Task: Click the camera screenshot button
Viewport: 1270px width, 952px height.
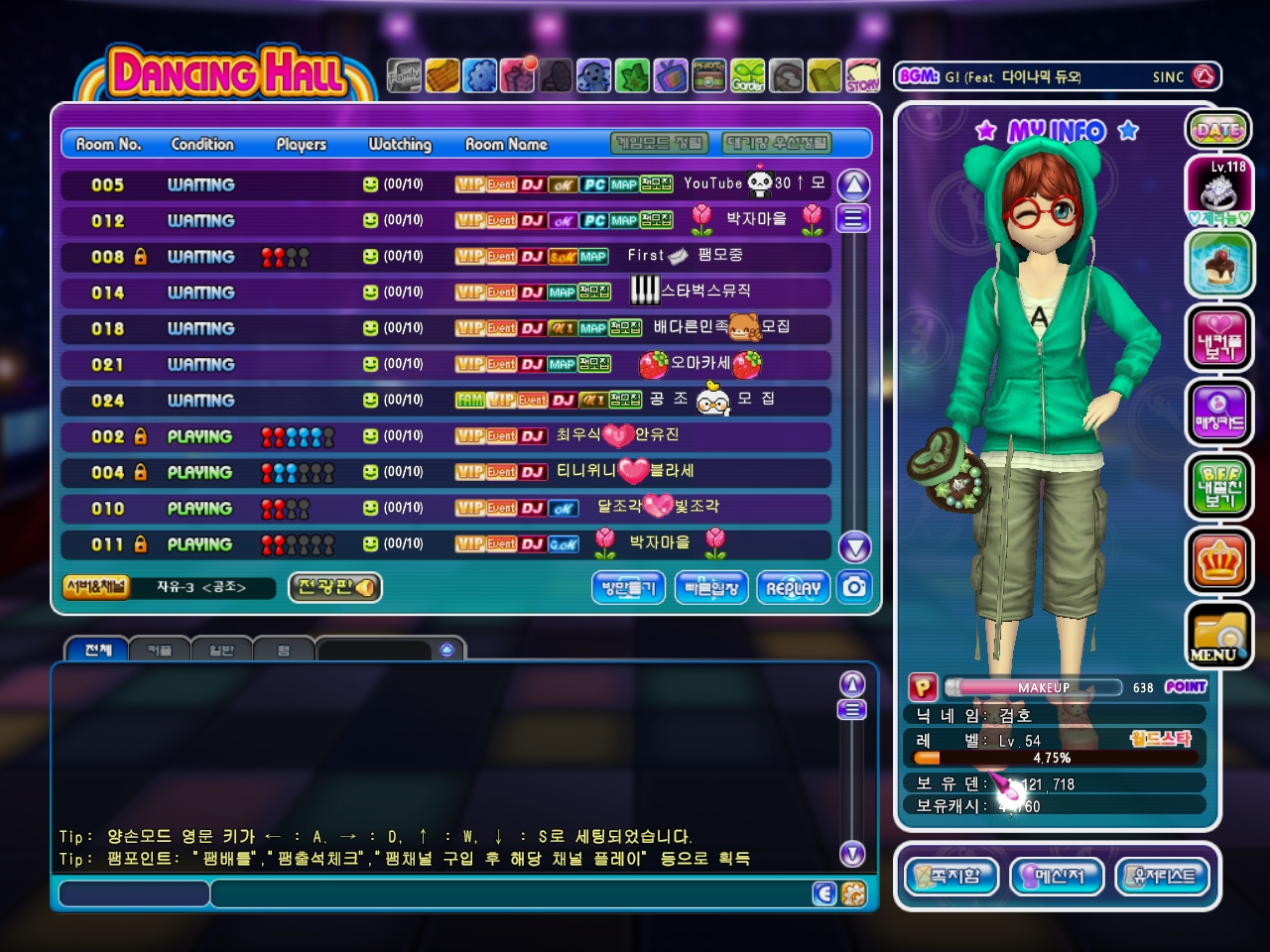Action: tap(853, 587)
